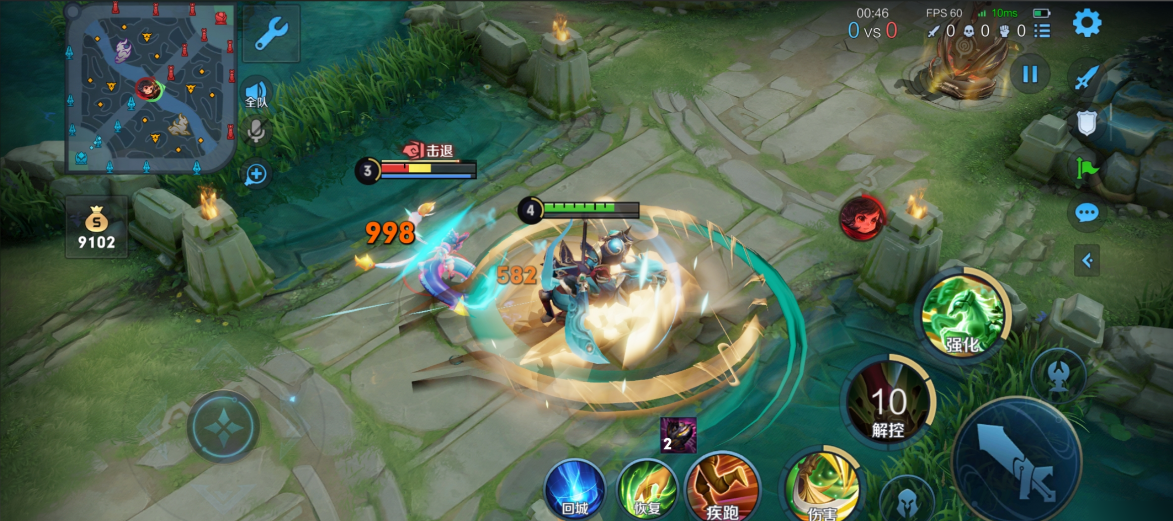Viewport: 1173px width, 521px height.
Task: Tap the helmet minion-attack button
Action: [x=908, y=498]
